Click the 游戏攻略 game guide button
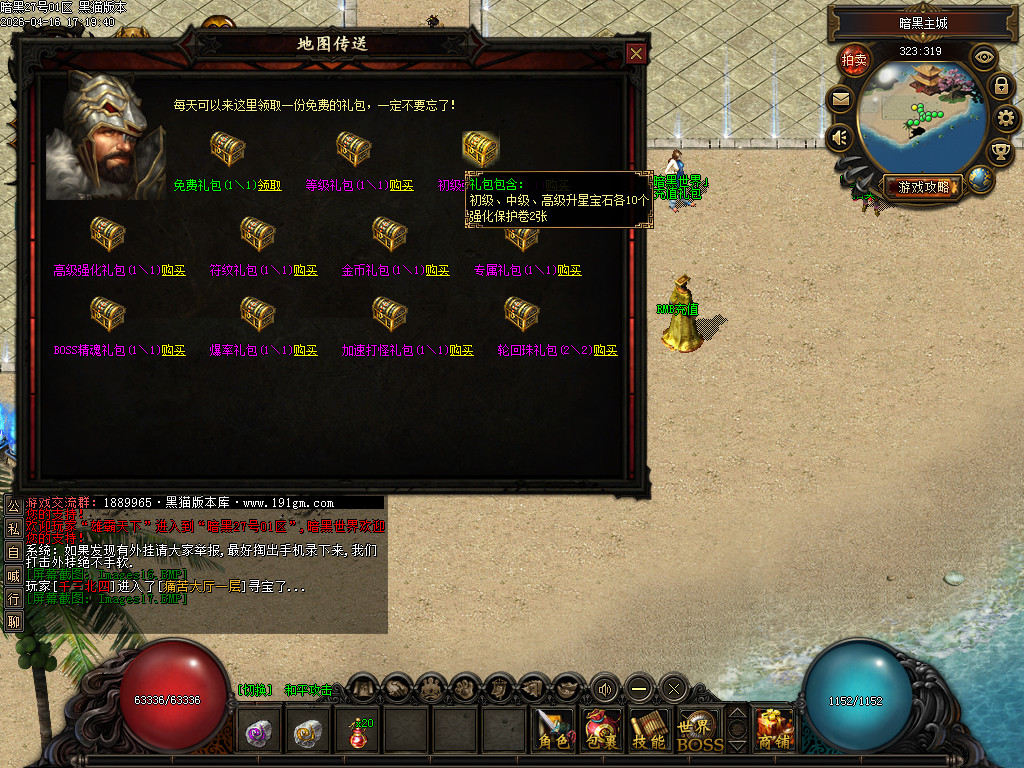The image size is (1024, 768). (x=920, y=186)
